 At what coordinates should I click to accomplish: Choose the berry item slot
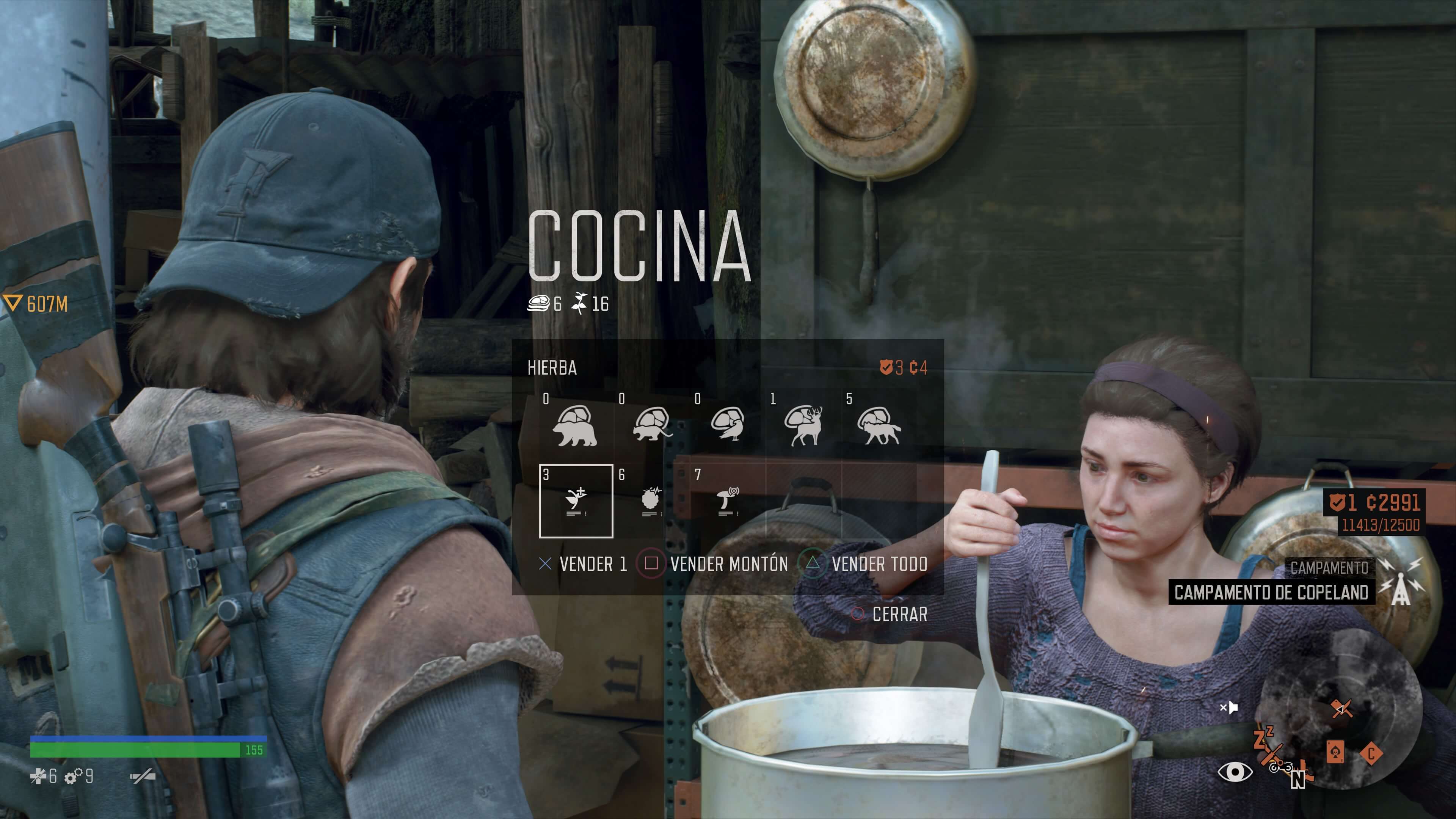click(652, 501)
